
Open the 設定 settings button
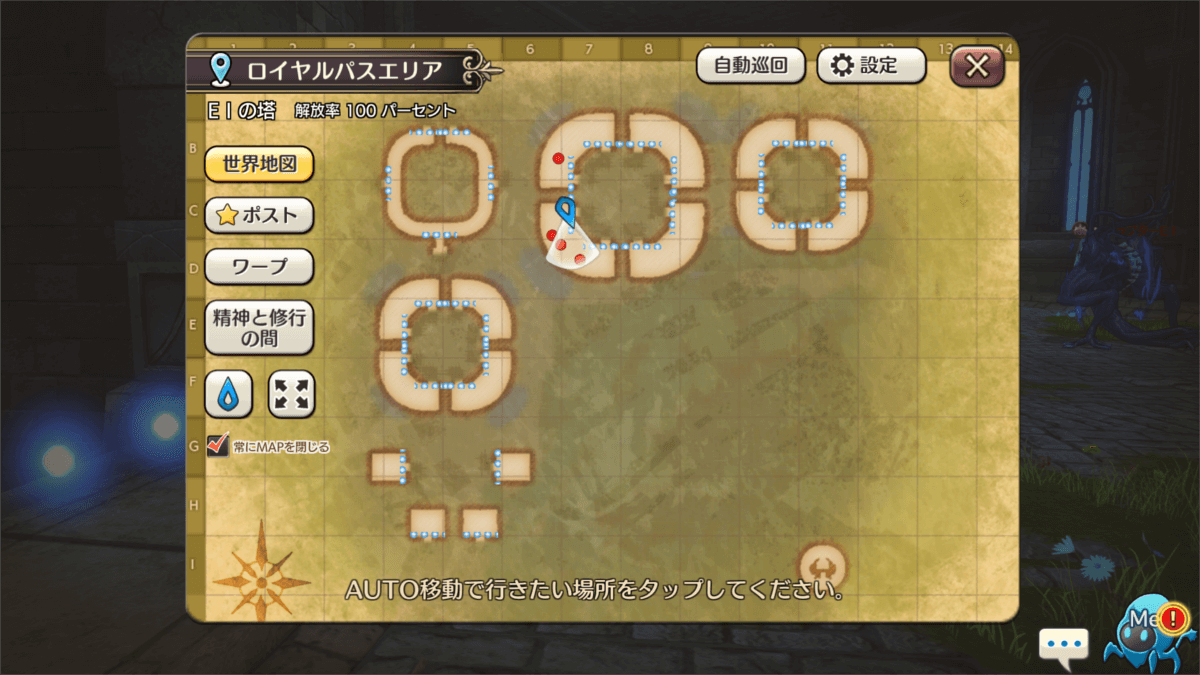pyautogui.click(x=871, y=66)
